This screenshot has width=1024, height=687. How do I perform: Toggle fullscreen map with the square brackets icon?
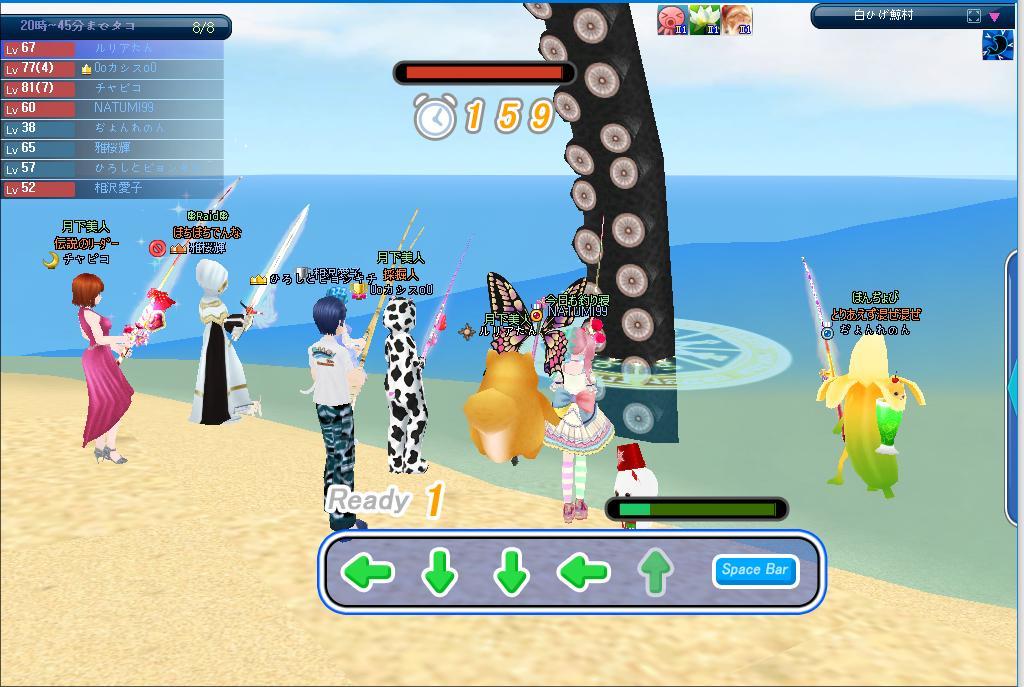[x=974, y=16]
